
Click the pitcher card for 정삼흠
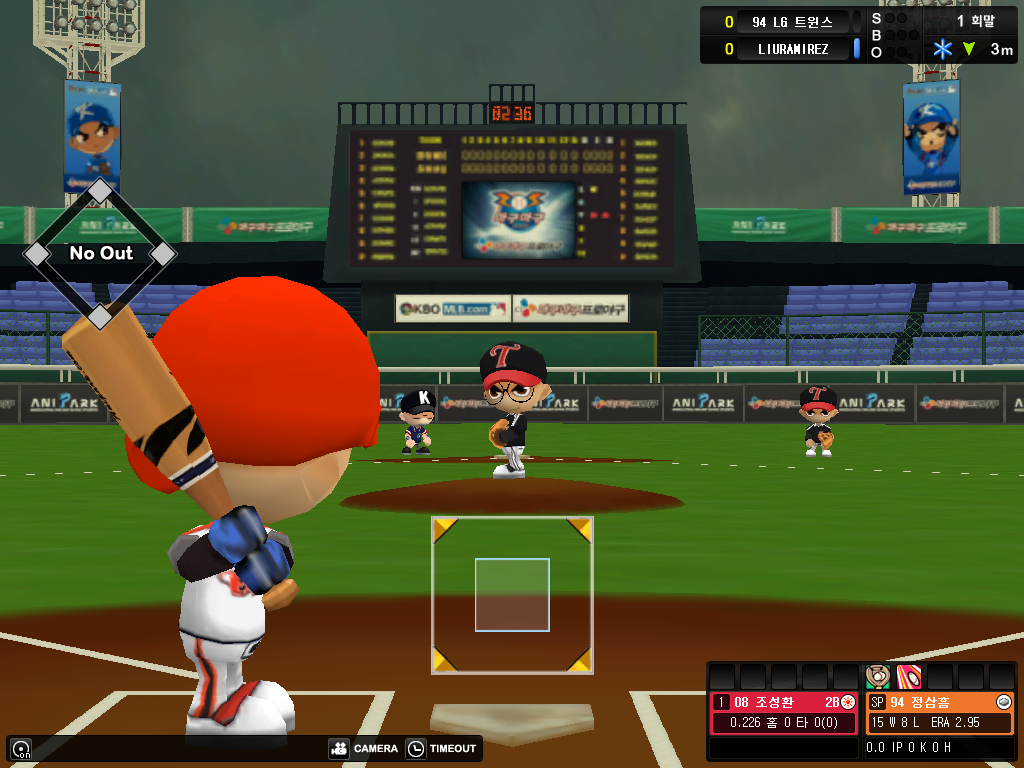pyautogui.click(x=939, y=712)
